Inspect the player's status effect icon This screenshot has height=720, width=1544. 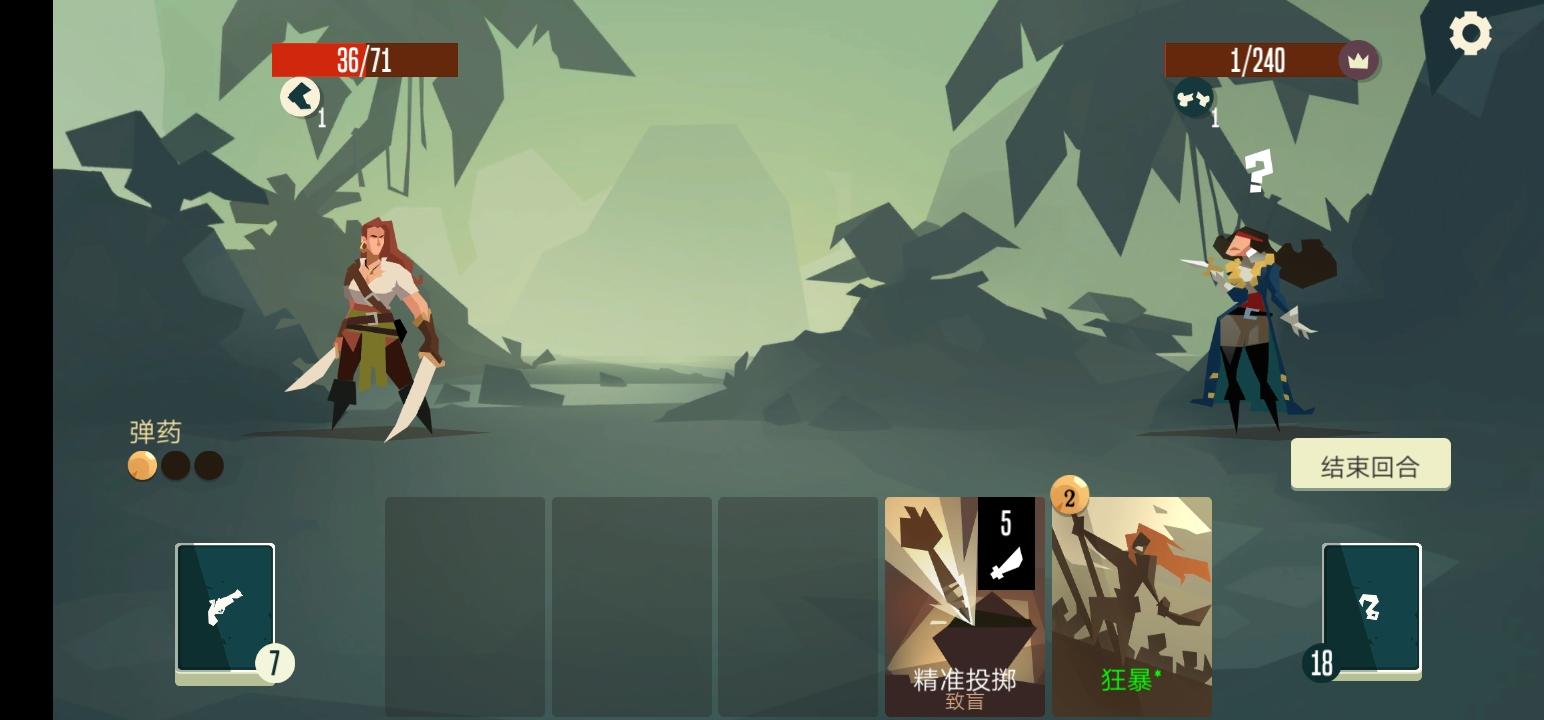point(301,97)
